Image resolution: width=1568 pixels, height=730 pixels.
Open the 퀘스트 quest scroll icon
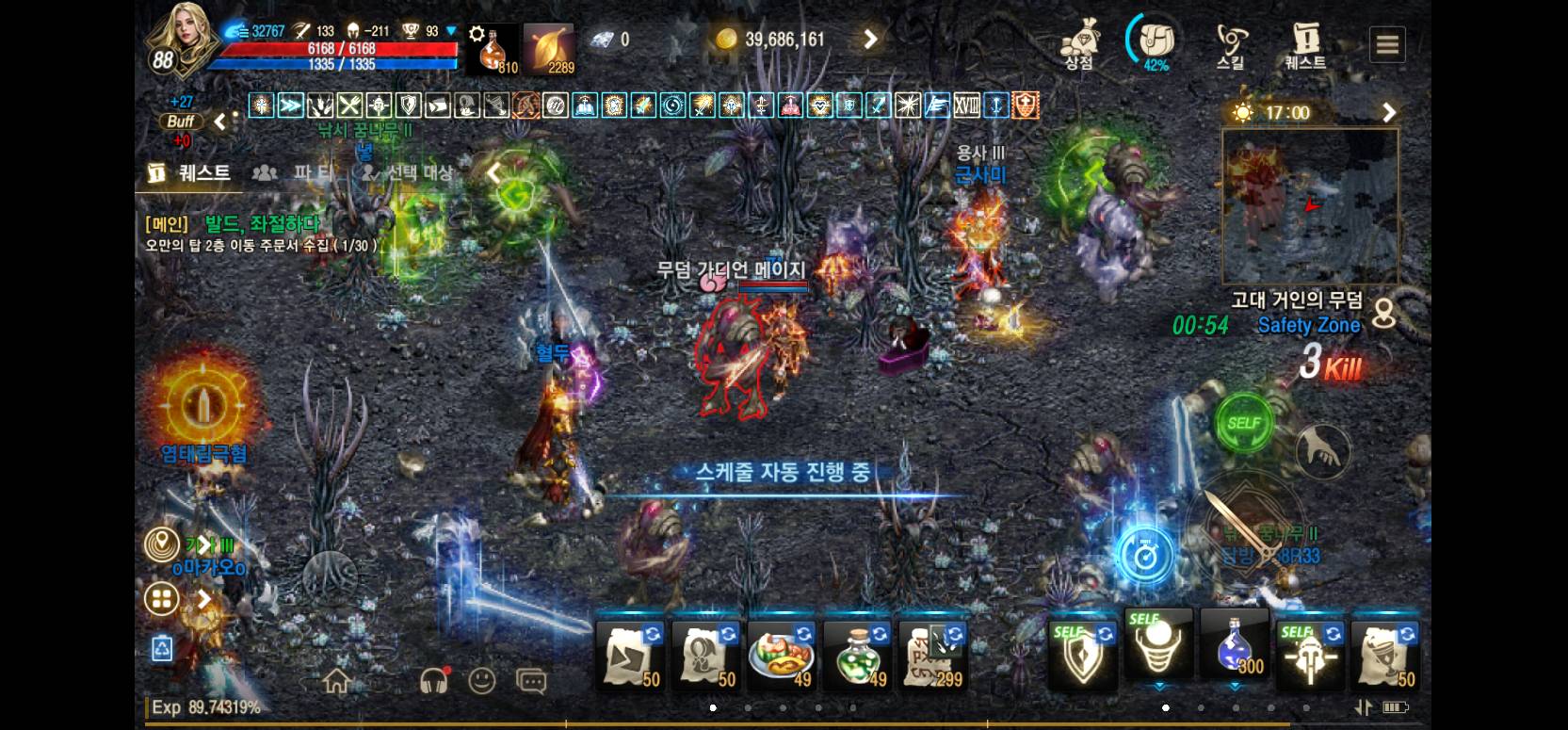tap(1305, 40)
